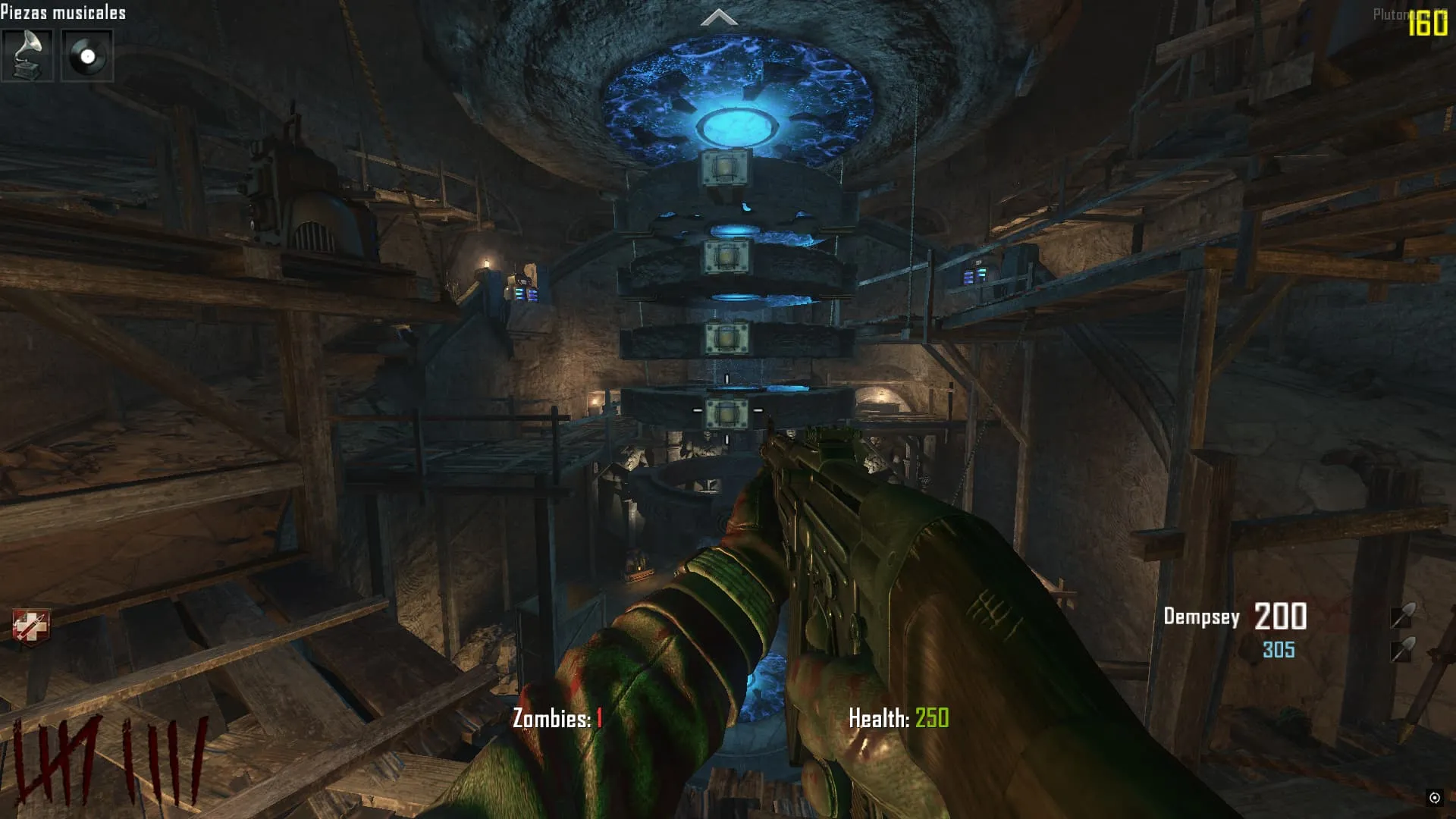Expand the chevron arrow at top center
This screenshot has width=1456, height=819.
coord(719,17)
